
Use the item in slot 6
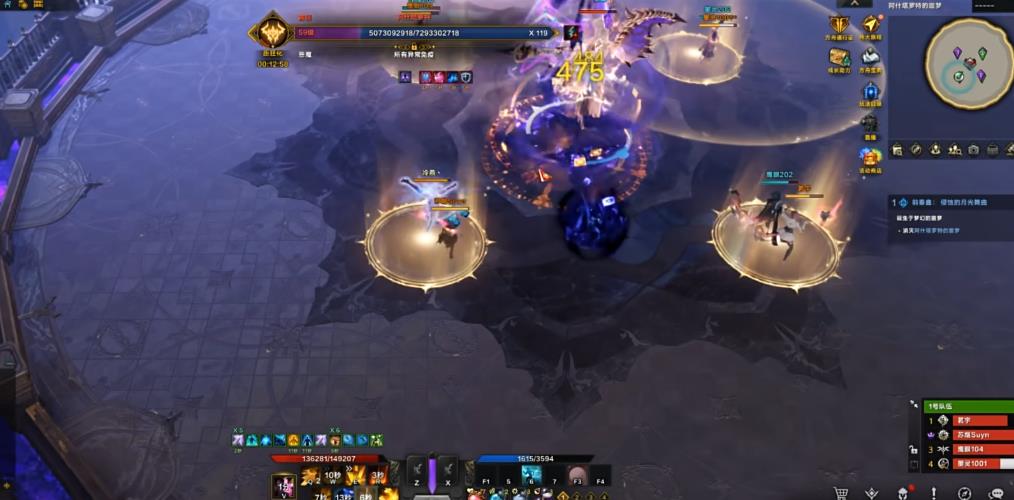[x=532, y=476]
